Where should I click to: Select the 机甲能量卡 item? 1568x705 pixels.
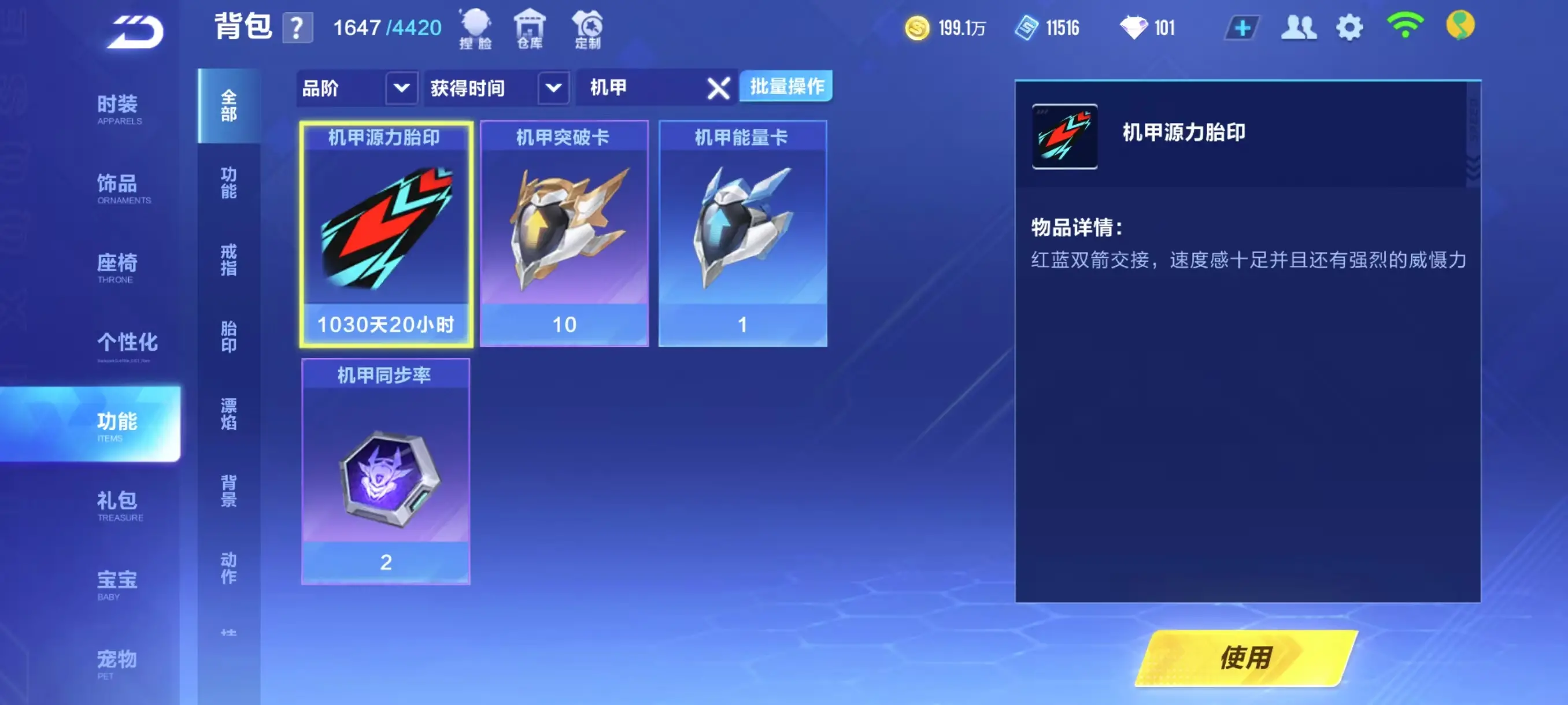click(x=742, y=233)
